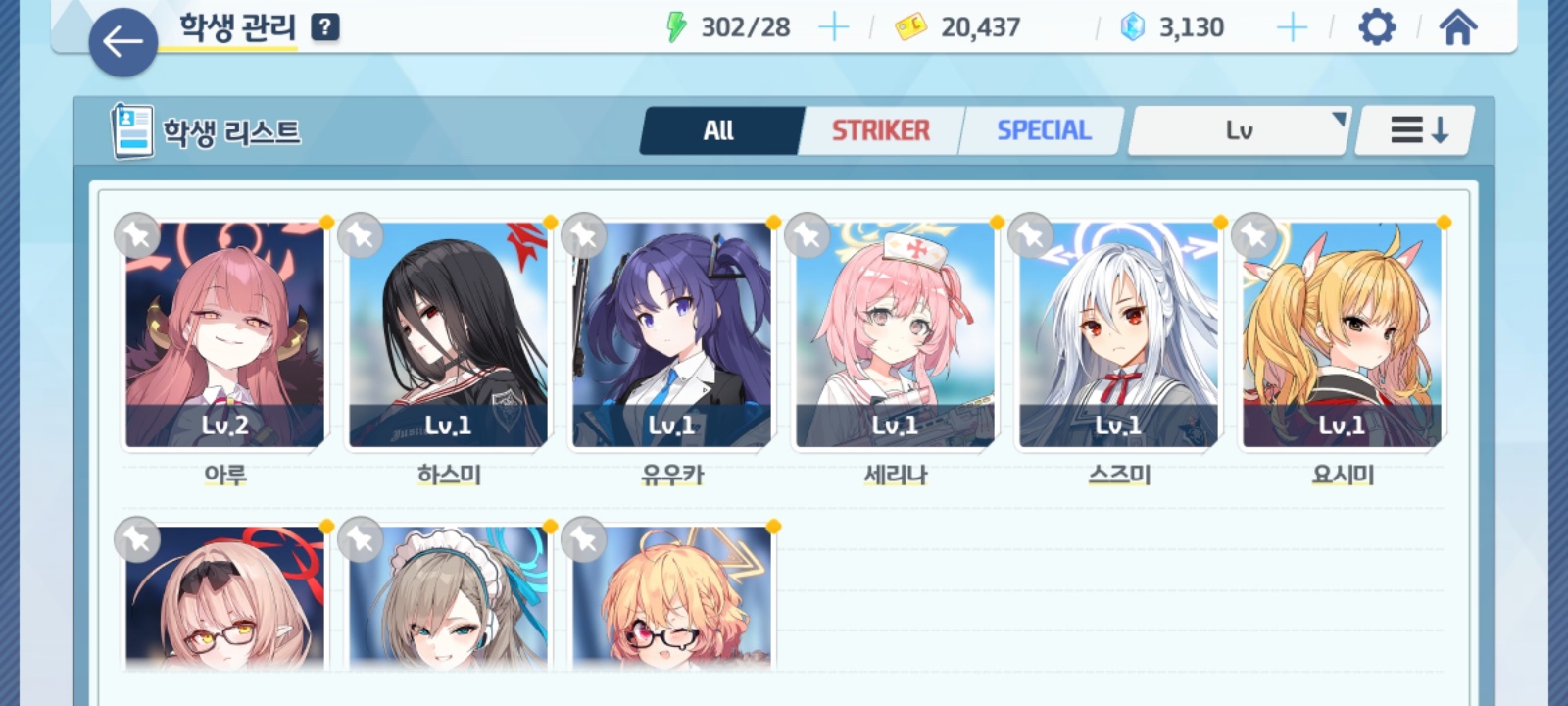1568x706 pixels.
Task: Open 유우카 student details
Action: click(672, 335)
